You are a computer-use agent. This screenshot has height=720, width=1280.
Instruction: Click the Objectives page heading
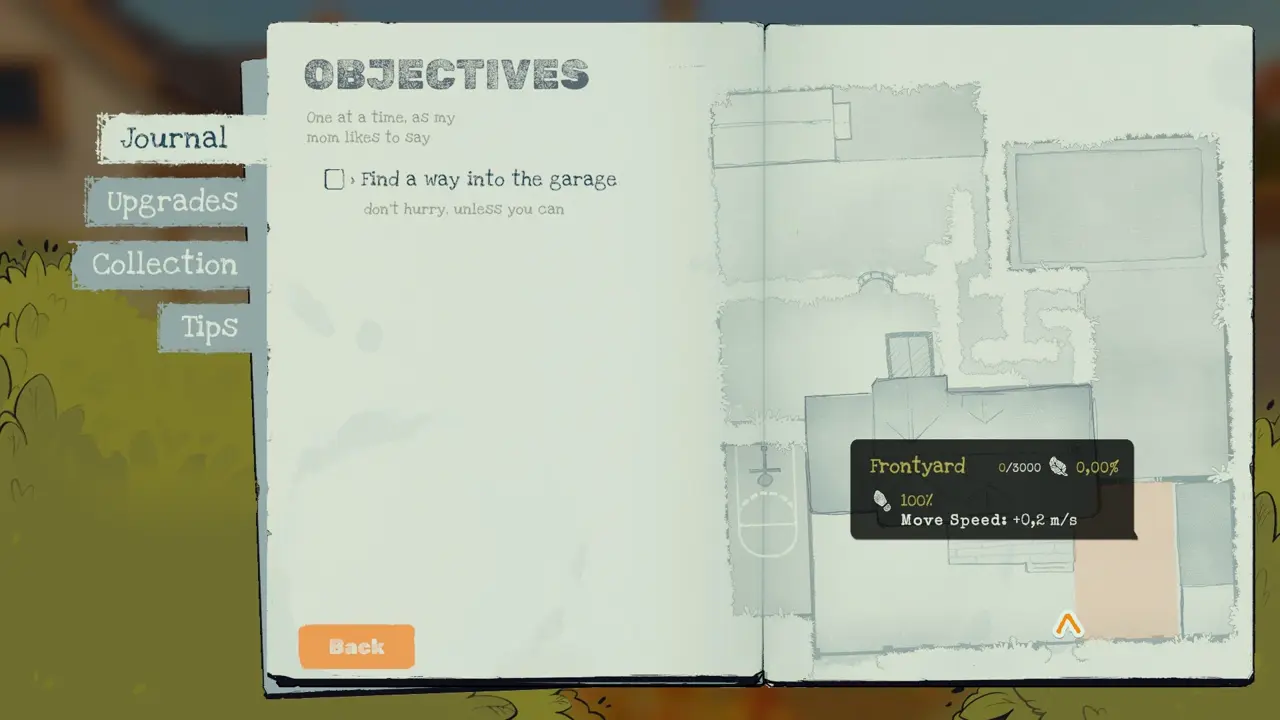click(446, 74)
